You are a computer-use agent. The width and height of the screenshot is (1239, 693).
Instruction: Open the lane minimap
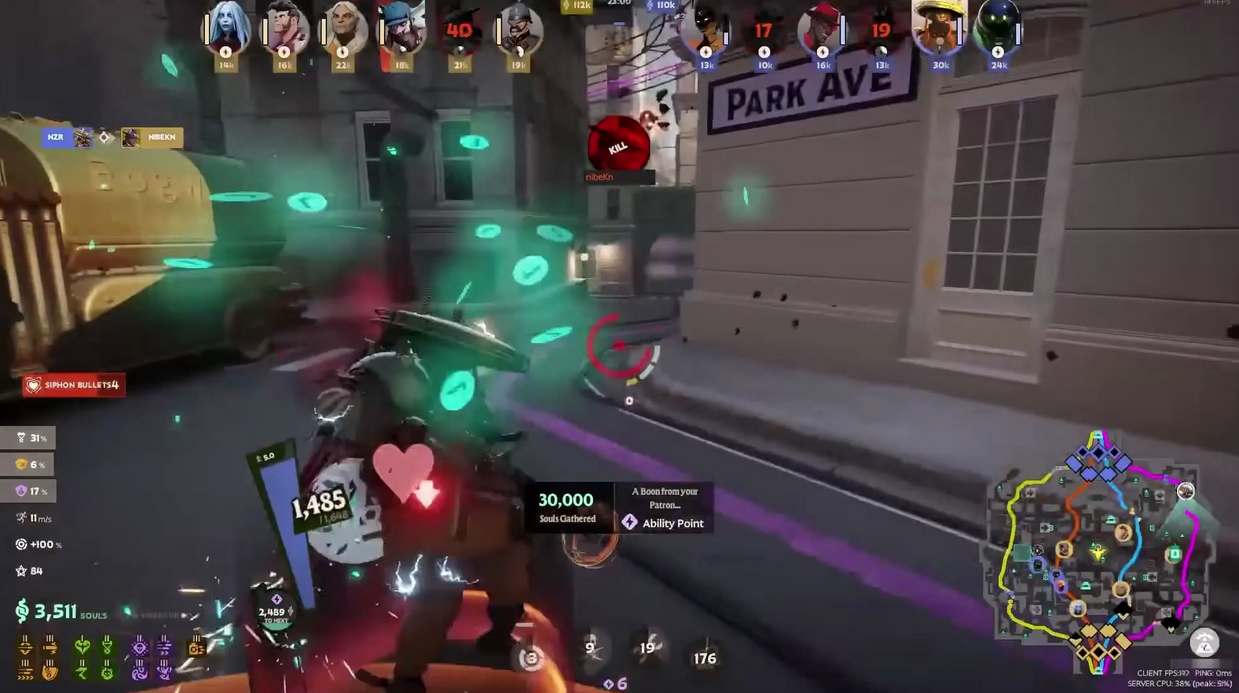pos(1098,550)
